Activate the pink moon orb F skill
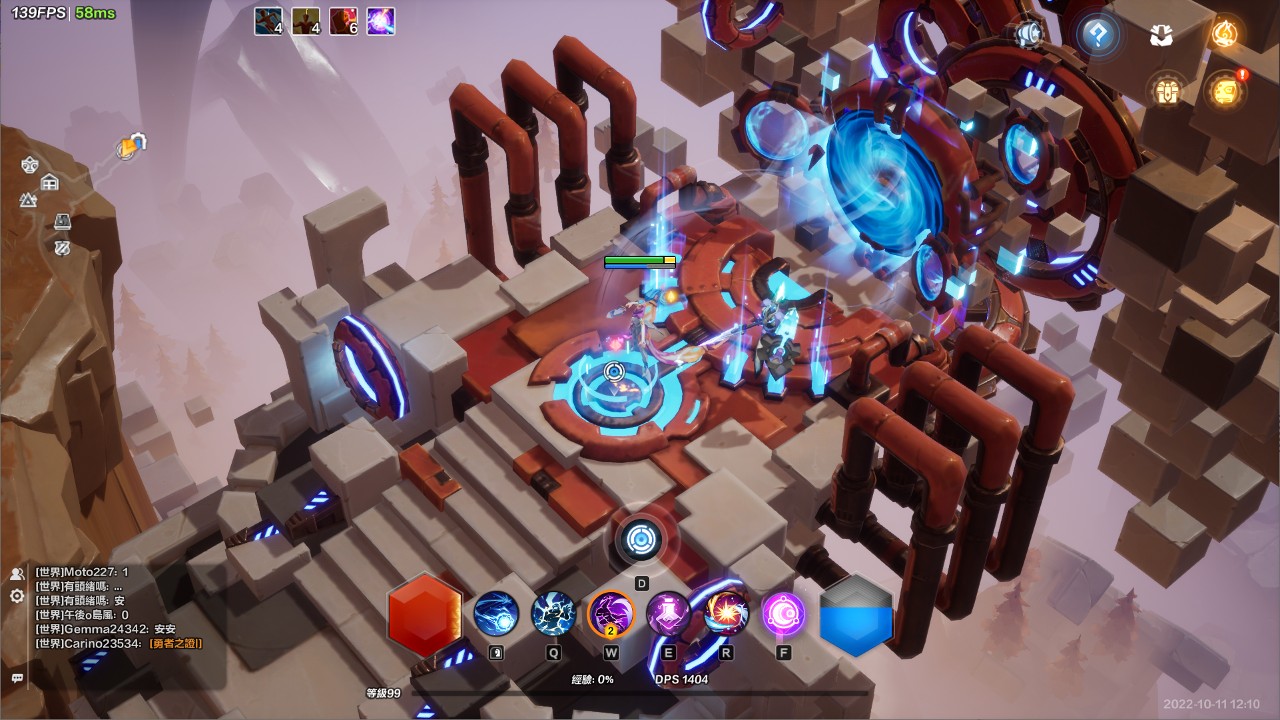Viewport: 1280px width, 720px height. pyautogui.click(x=783, y=613)
